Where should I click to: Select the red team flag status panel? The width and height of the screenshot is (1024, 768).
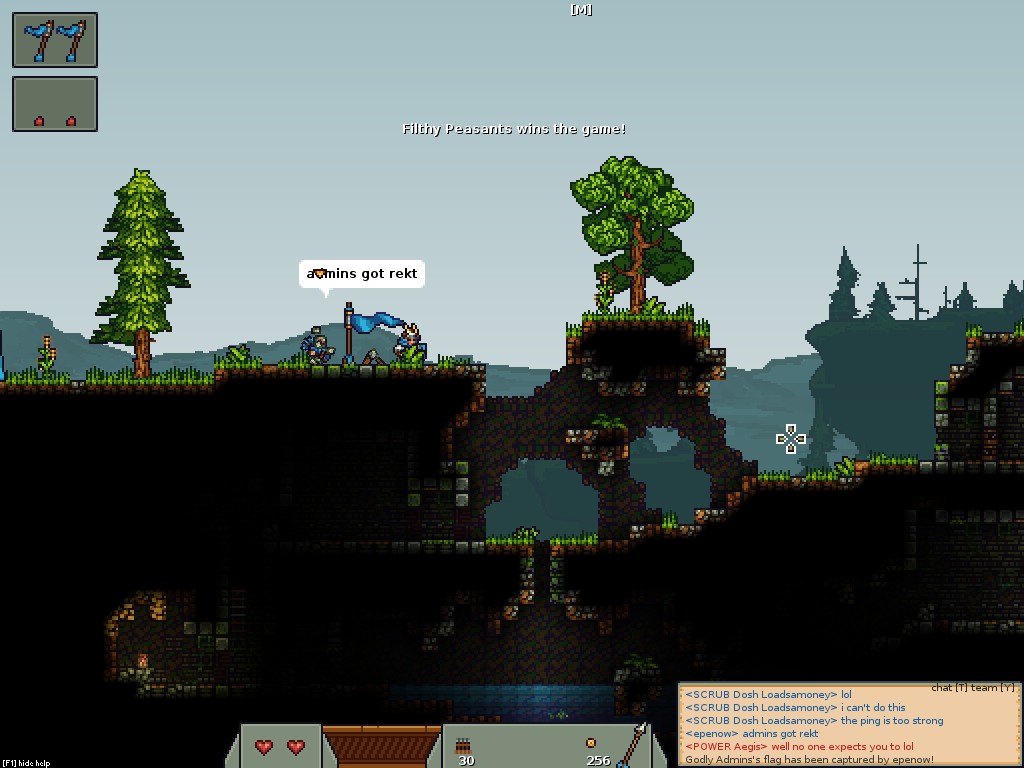coord(55,104)
